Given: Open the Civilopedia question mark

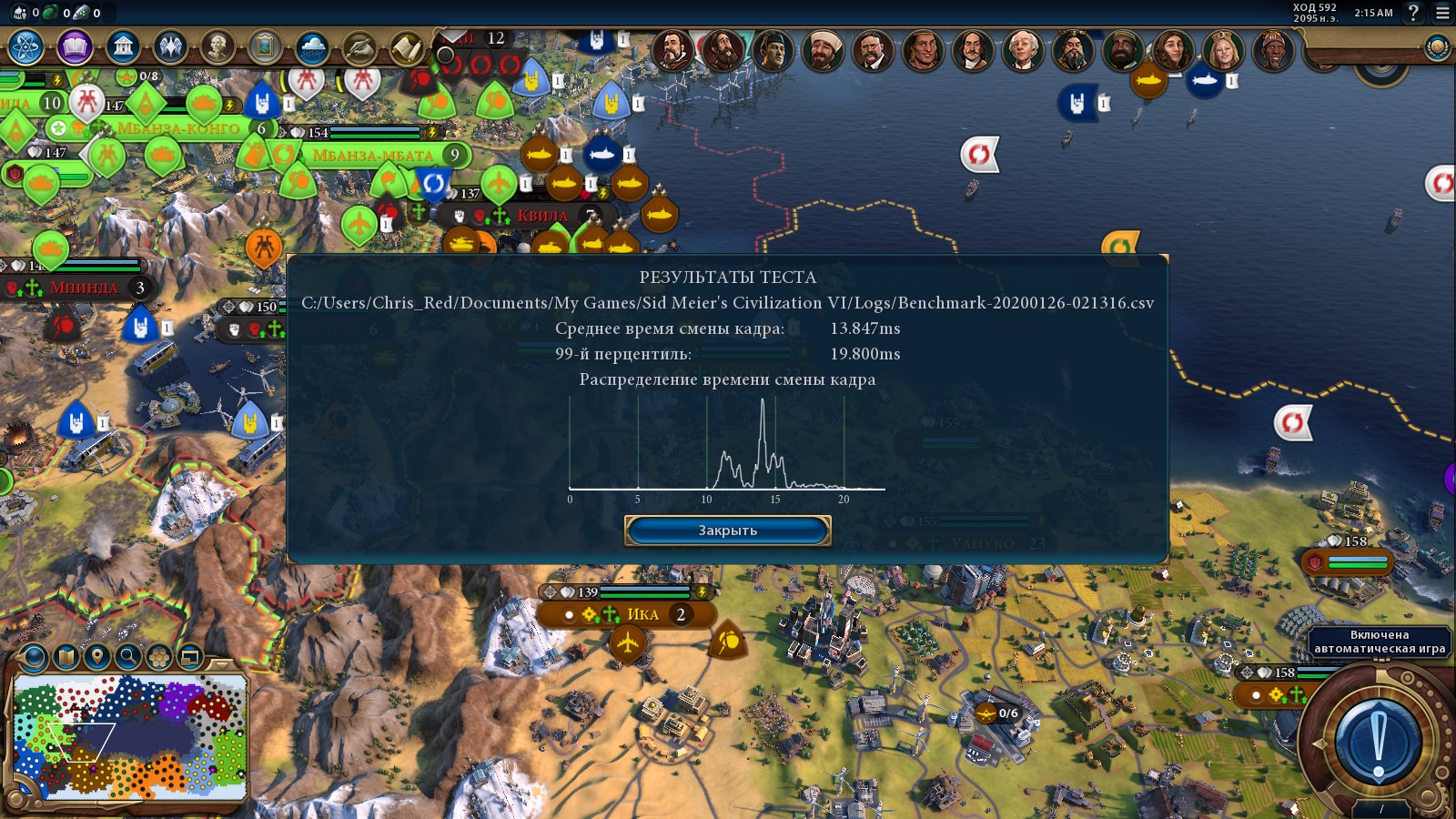Looking at the screenshot, I should (1413, 13).
